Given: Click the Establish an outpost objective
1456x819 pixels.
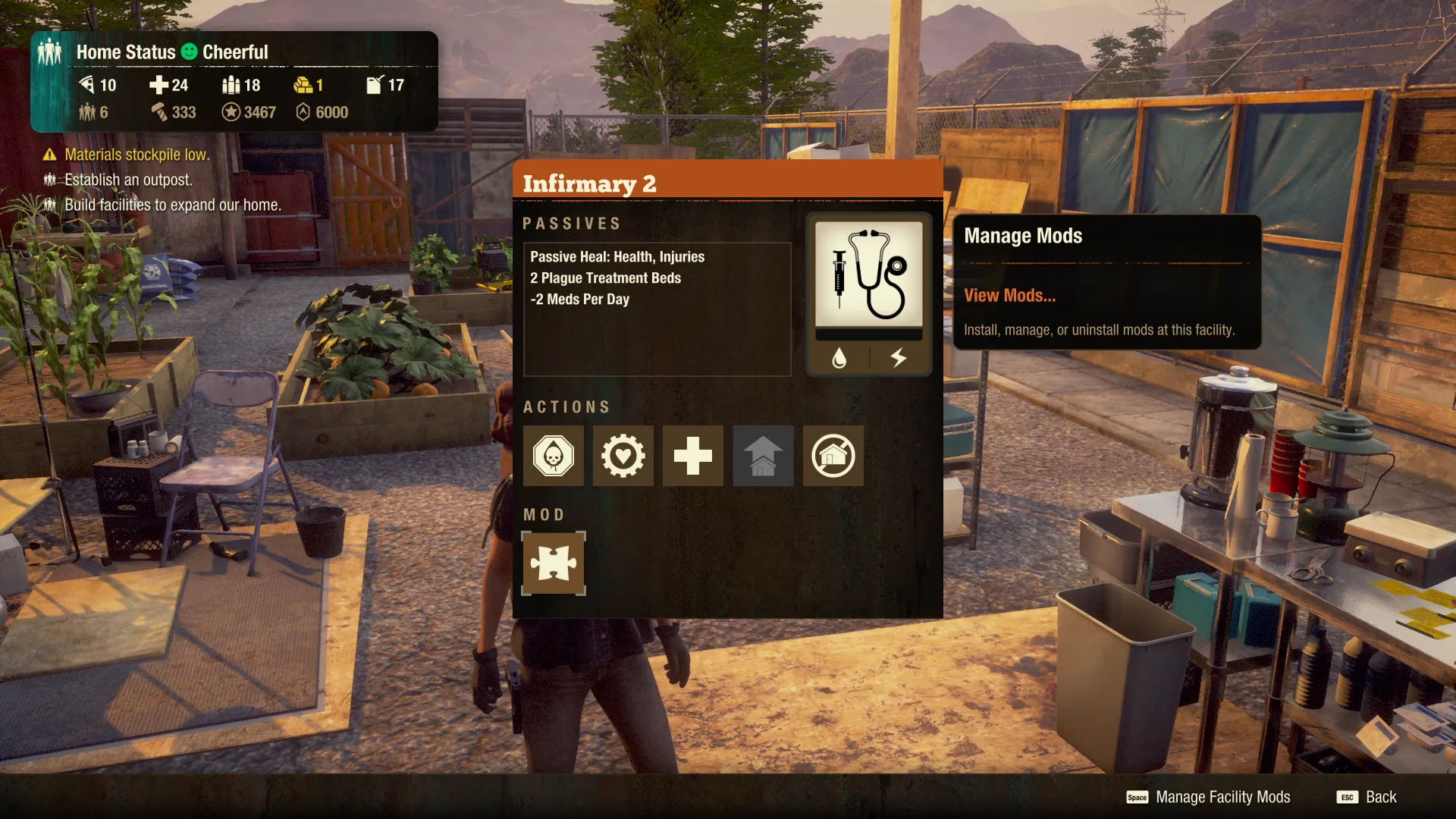Looking at the screenshot, I should (128, 180).
